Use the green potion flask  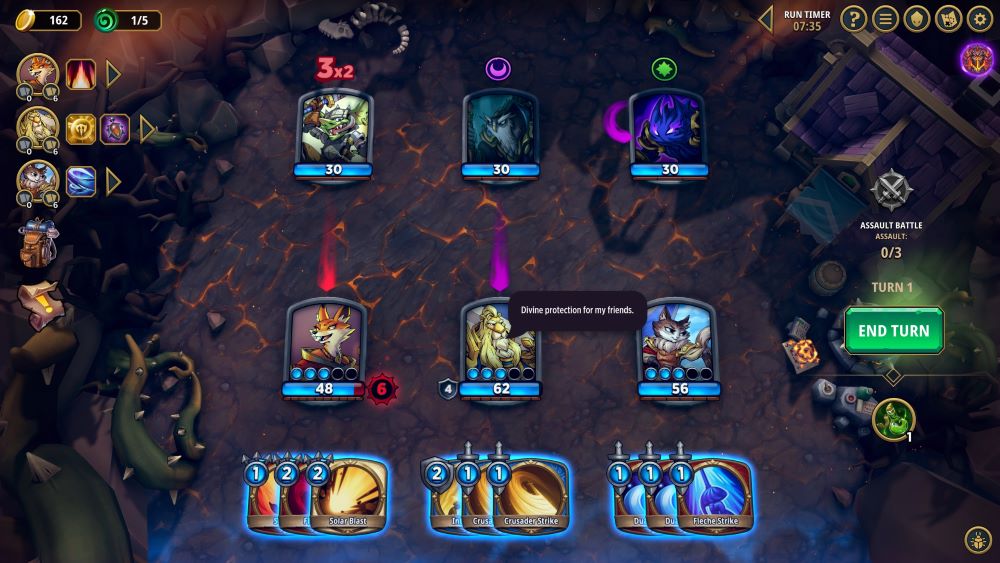(x=893, y=418)
